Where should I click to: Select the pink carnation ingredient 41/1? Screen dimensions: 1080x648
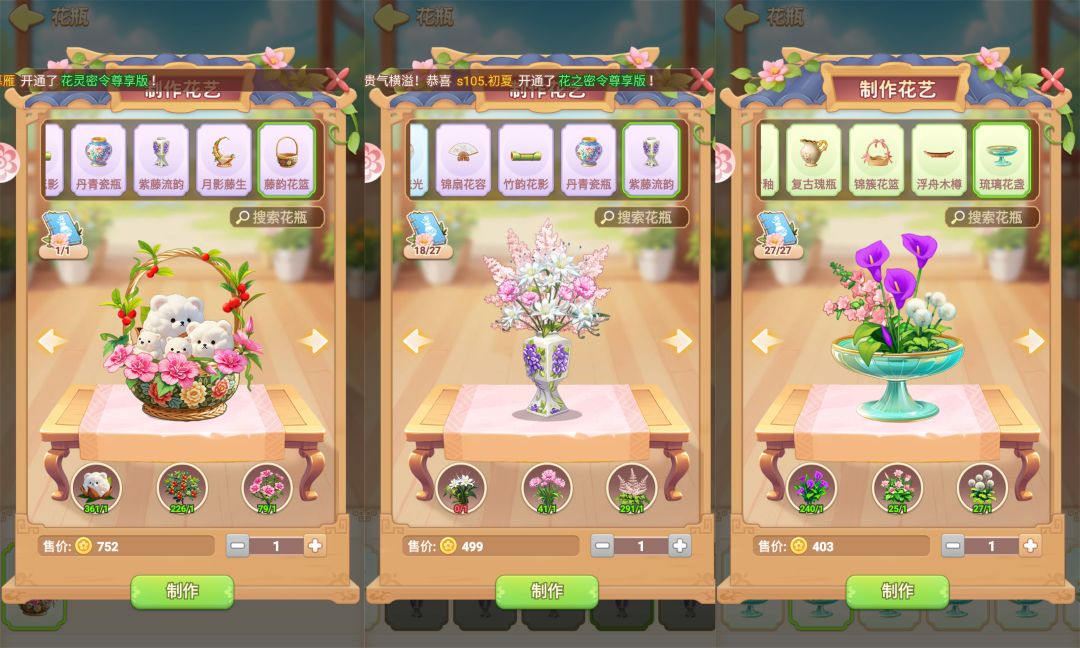click(x=546, y=487)
